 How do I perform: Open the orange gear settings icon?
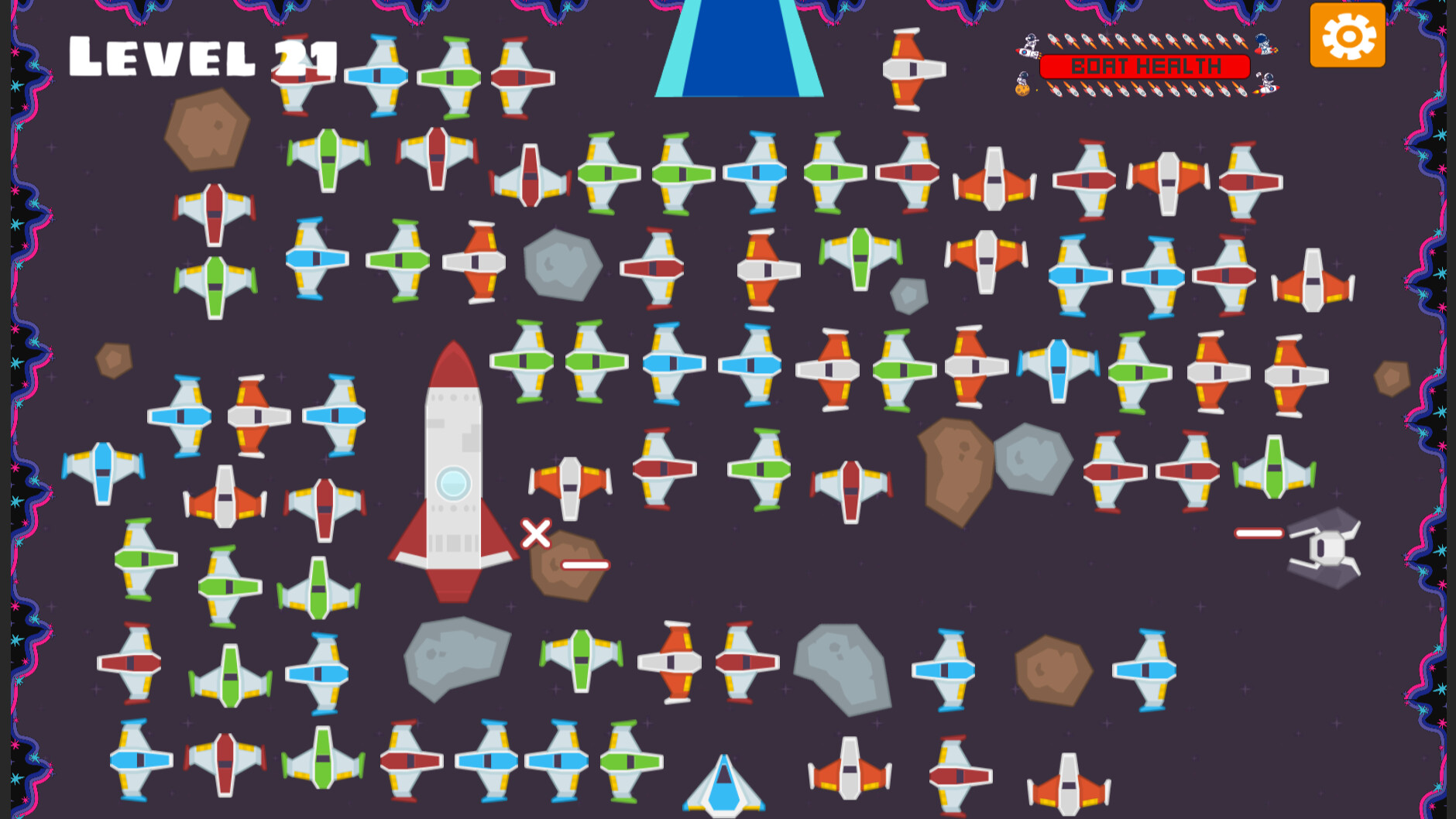[1348, 35]
